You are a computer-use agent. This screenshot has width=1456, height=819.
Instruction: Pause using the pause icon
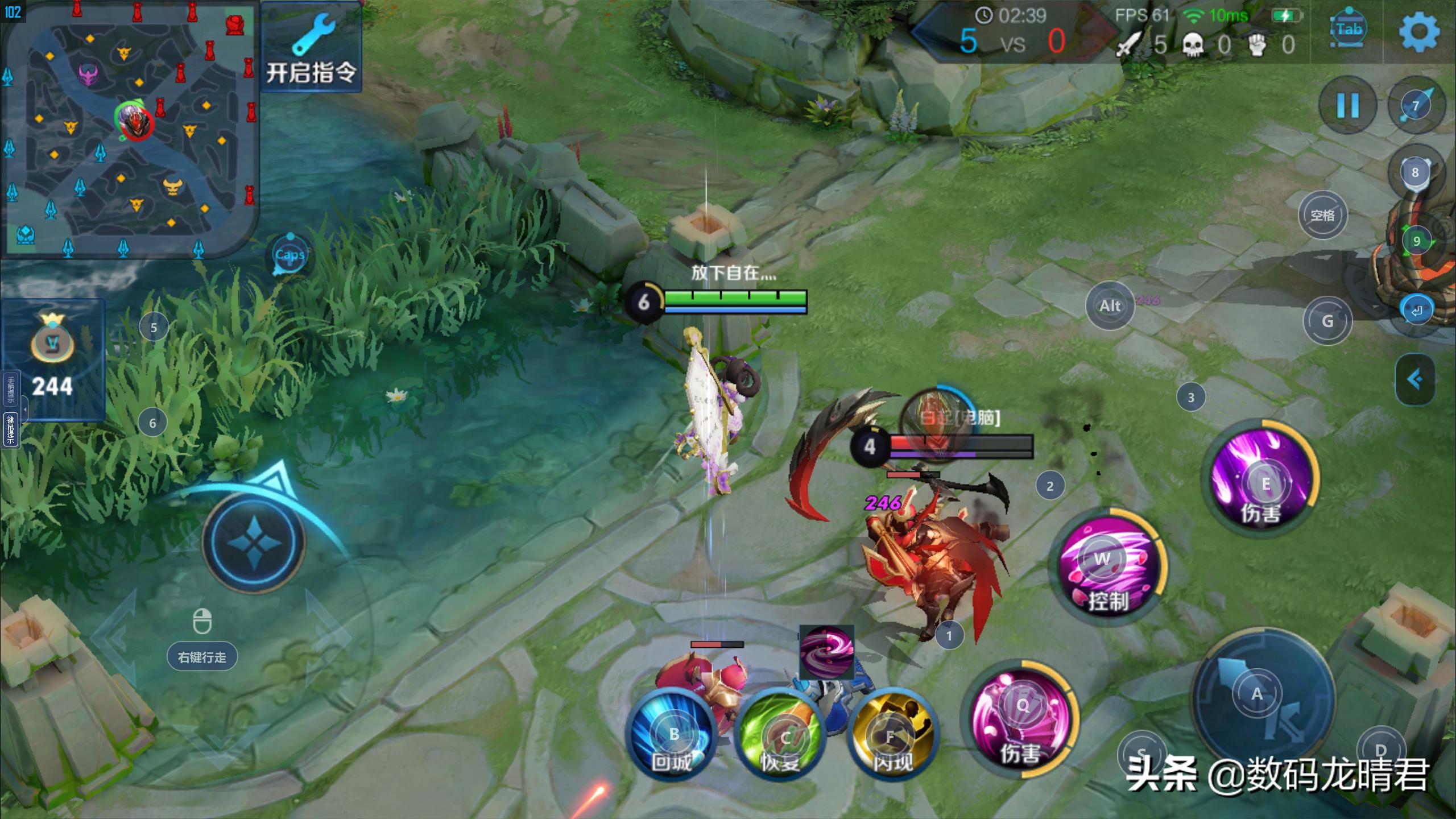click(x=1347, y=106)
